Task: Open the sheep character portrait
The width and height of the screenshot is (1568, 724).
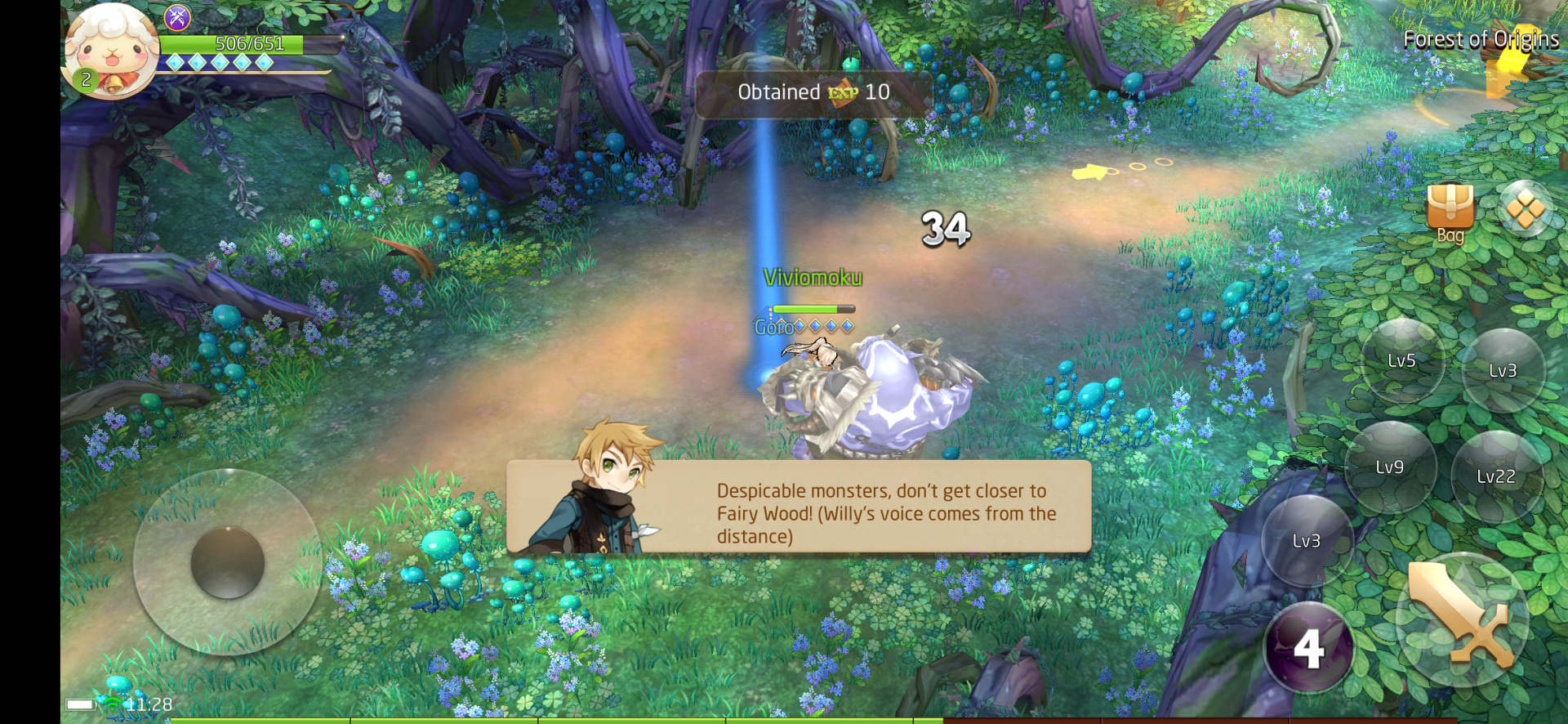Action: [x=111, y=52]
